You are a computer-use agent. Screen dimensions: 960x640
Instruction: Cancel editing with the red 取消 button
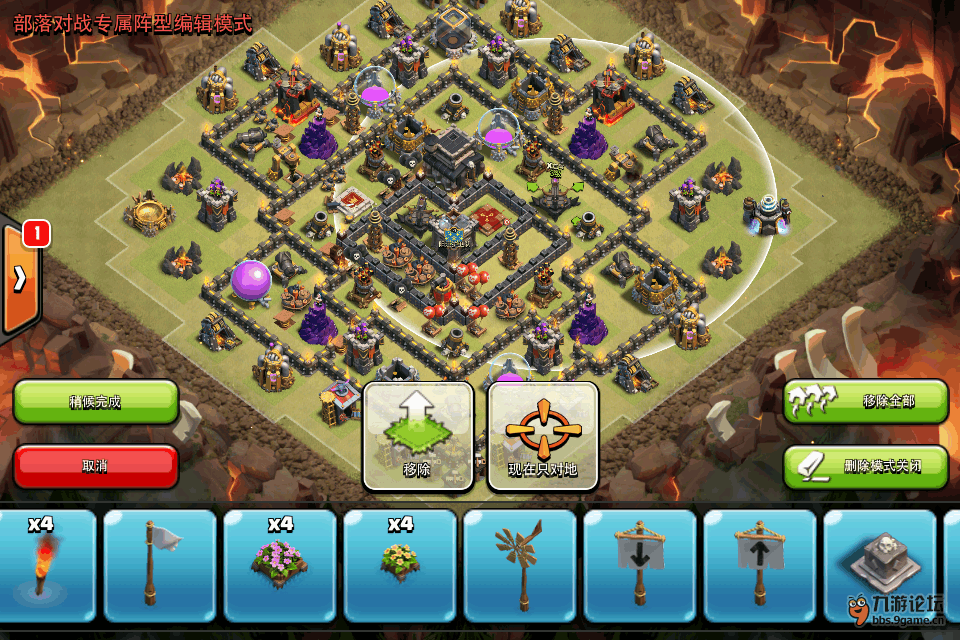(96, 466)
